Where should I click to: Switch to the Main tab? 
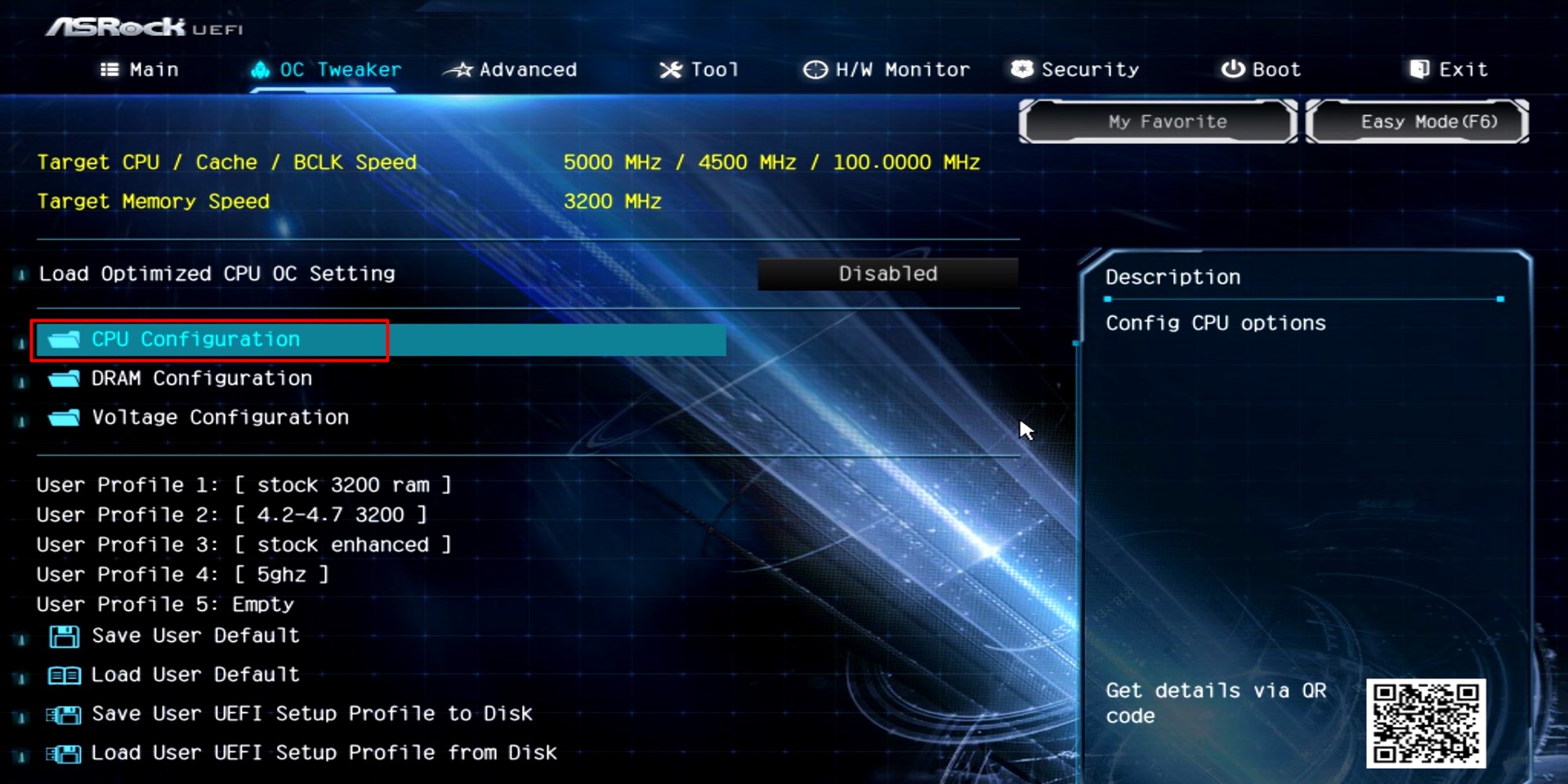pyautogui.click(x=140, y=70)
